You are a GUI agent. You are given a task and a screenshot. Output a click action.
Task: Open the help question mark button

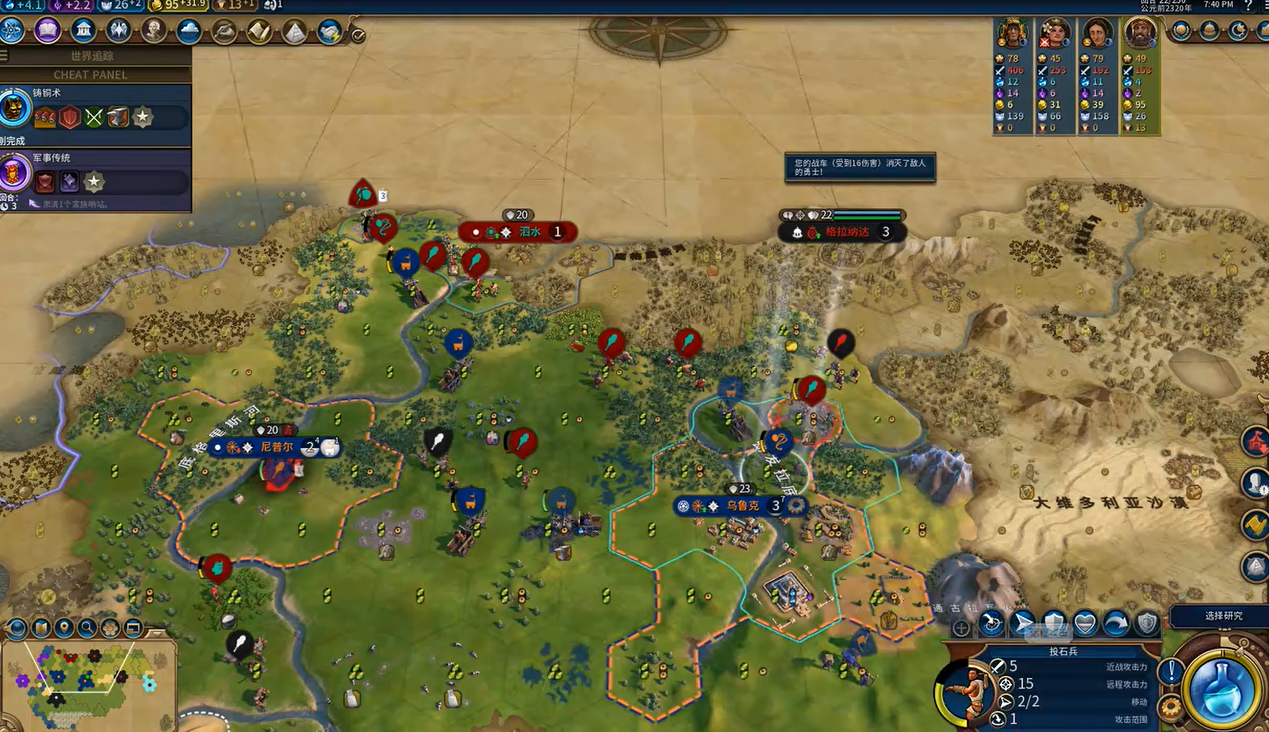(x=1248, y=6)
